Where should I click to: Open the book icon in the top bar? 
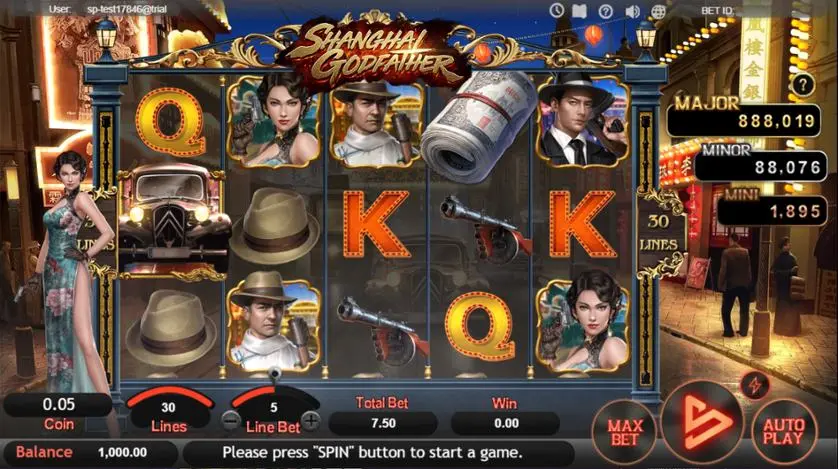pos(581,10)
